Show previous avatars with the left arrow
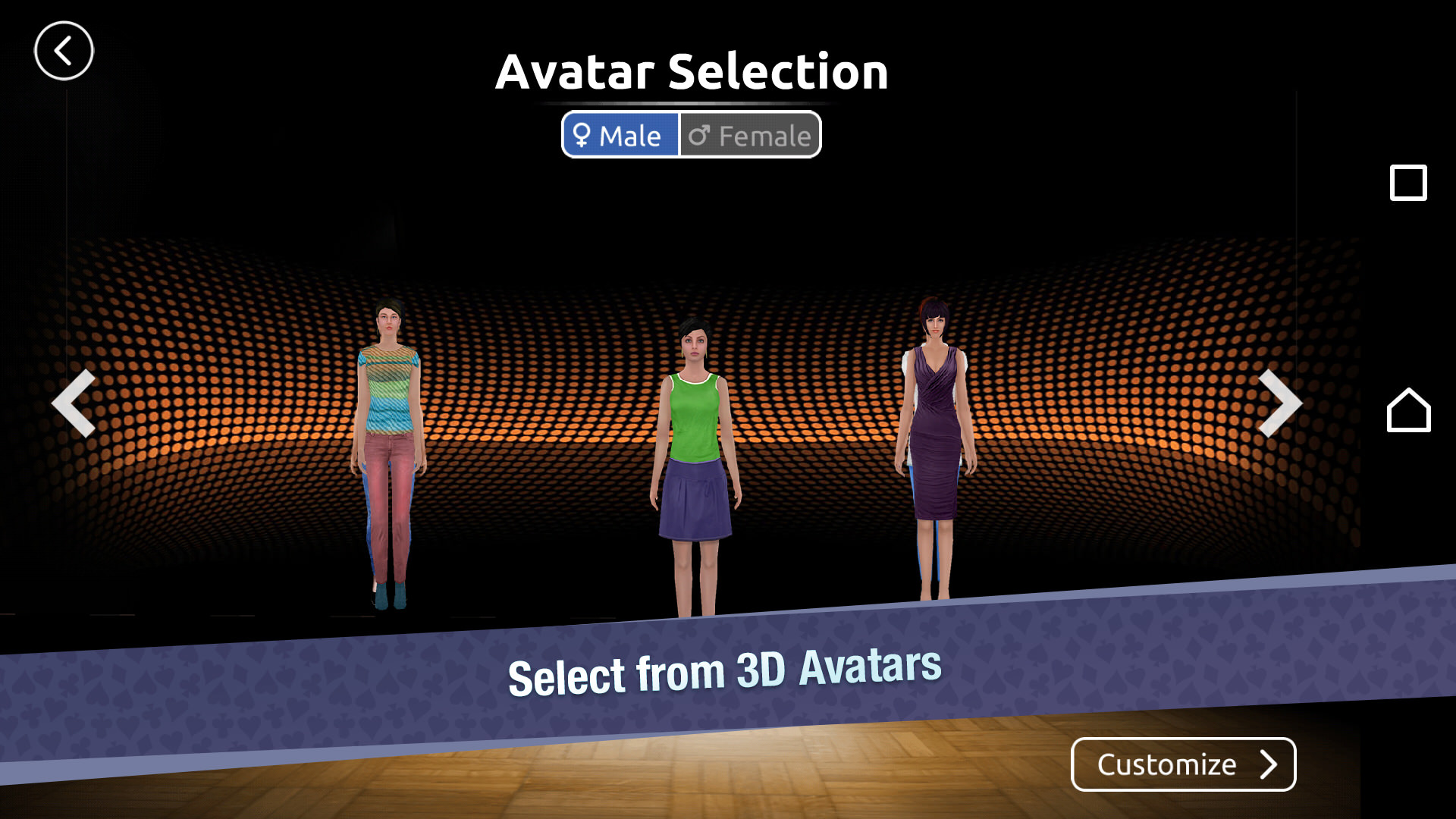Screen dimensions: 1456x819 pos(74,403)
